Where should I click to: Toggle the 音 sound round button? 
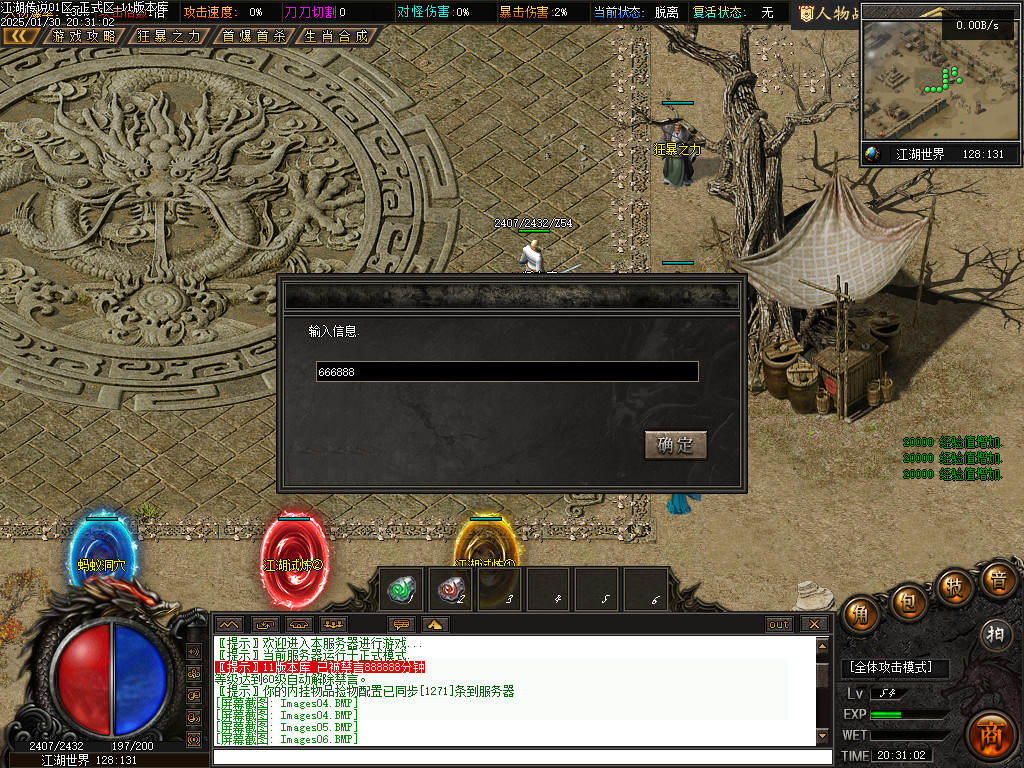[x=997, y=580]
